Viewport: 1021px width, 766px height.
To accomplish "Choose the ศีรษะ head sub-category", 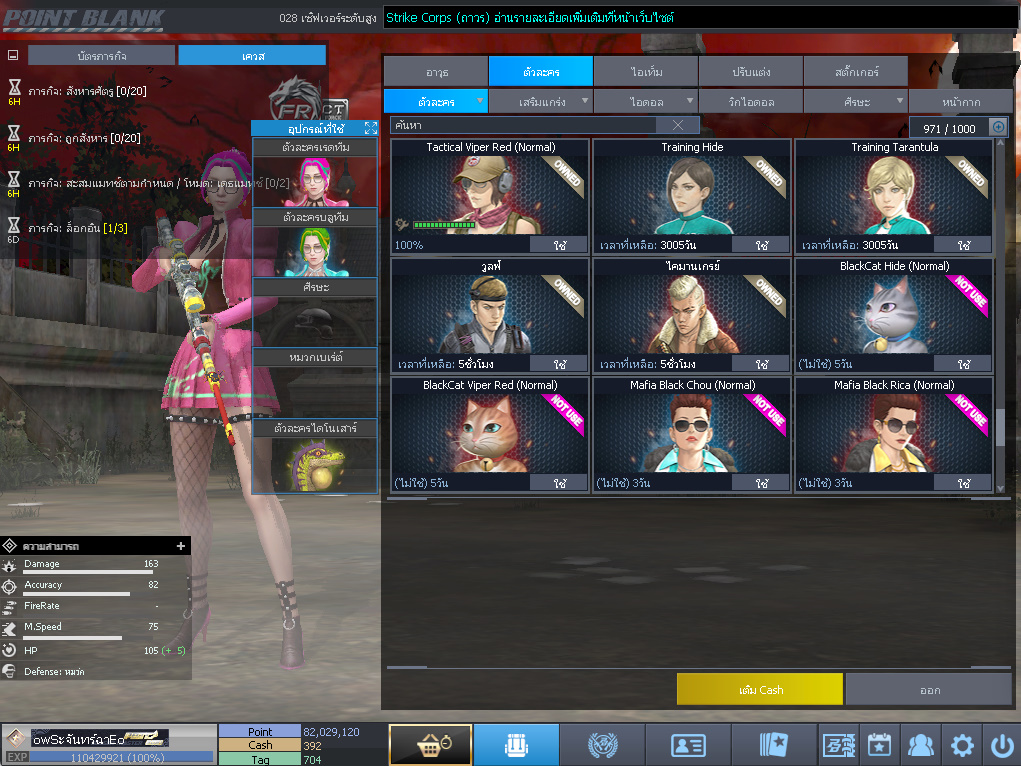I will [857, 102].
